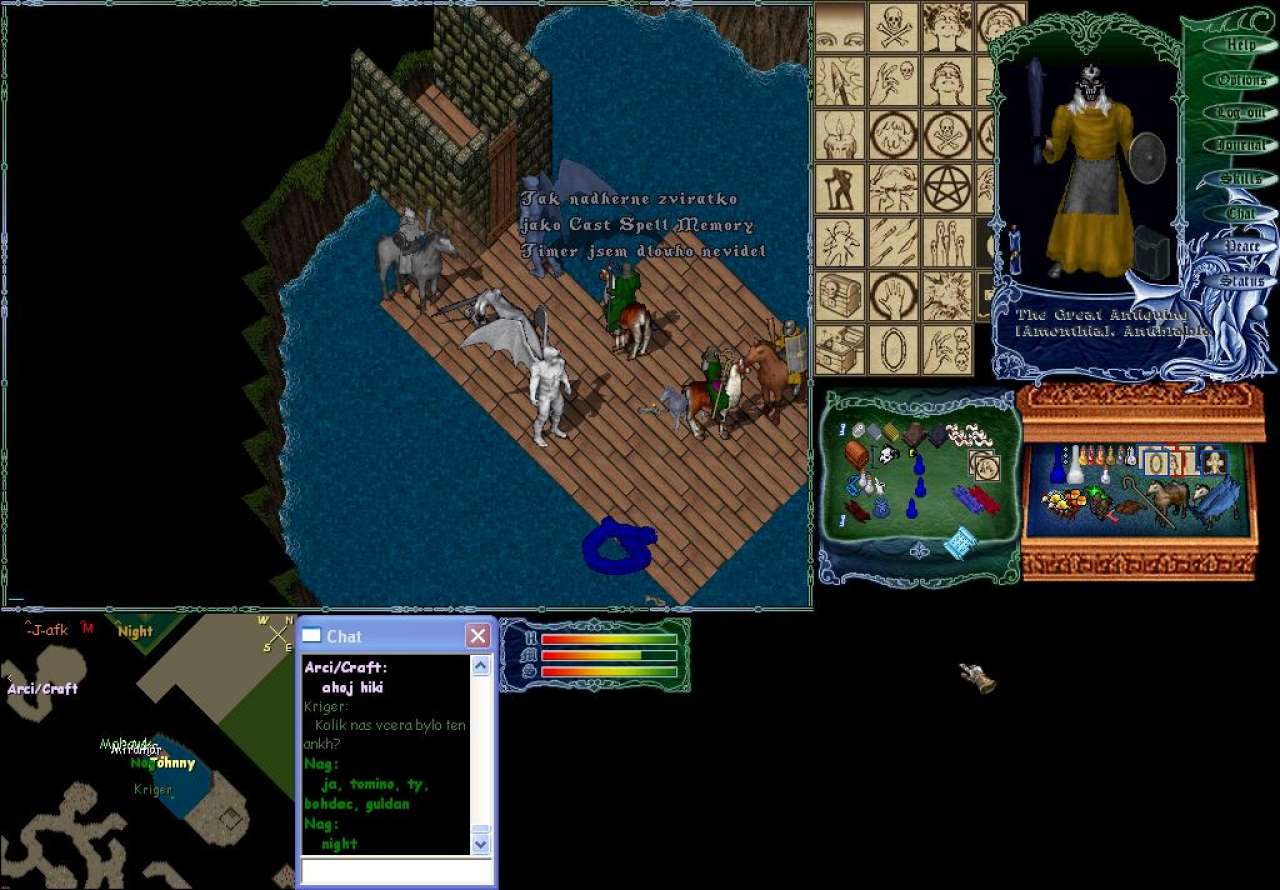This screenshot has height=890, width=1280.
Task: Open the Options menu
Action: (x=1240, y=79)
